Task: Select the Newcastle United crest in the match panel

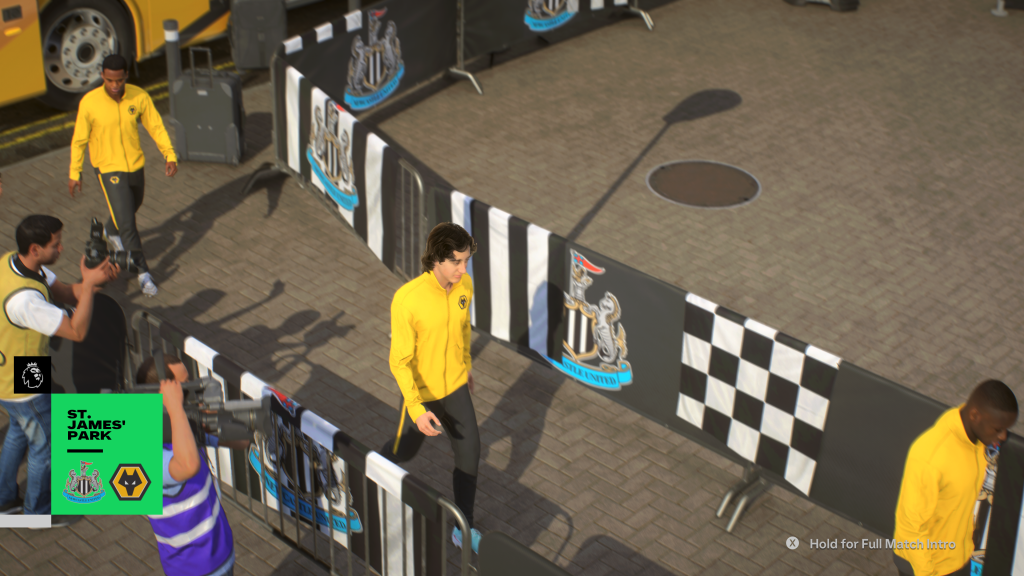Action: click(x=83, y=481)
